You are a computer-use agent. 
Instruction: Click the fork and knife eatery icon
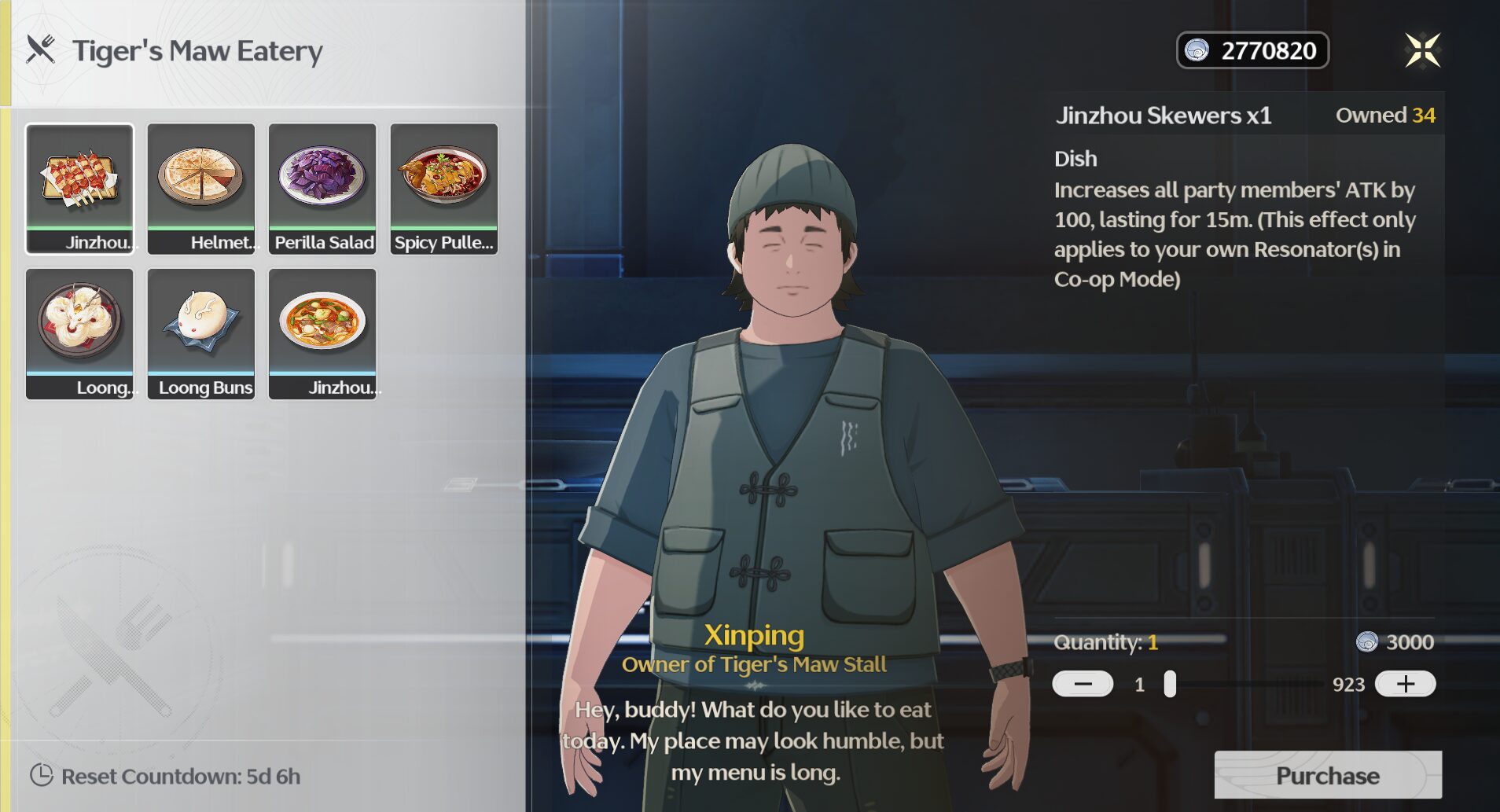coord(40,50)
